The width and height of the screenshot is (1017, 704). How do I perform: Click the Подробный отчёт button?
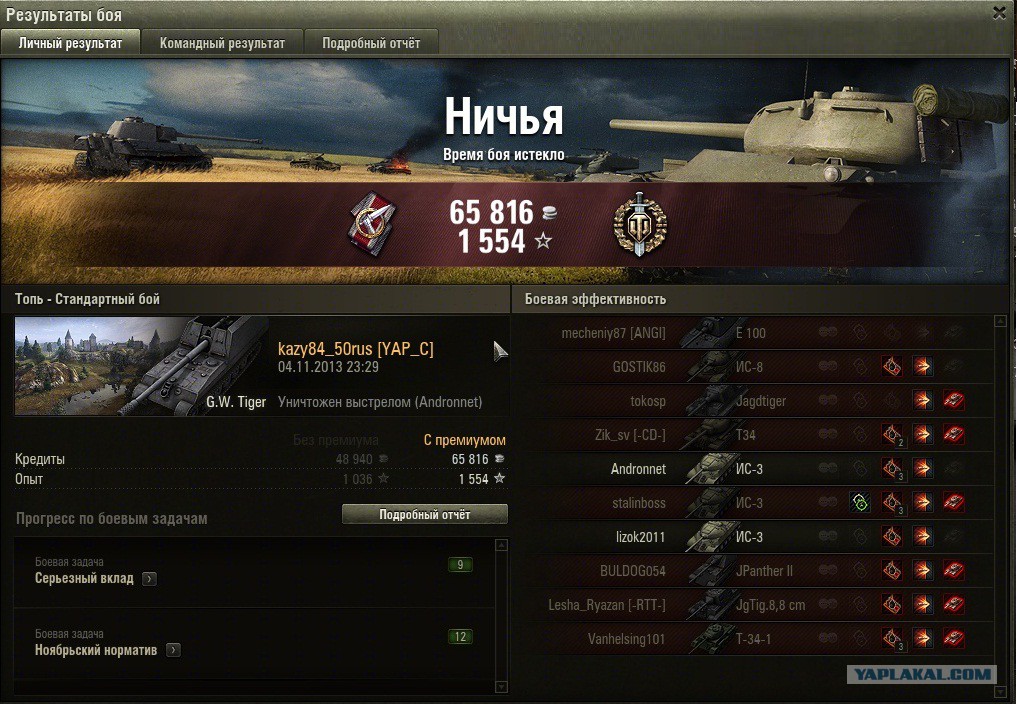[424, 514]
